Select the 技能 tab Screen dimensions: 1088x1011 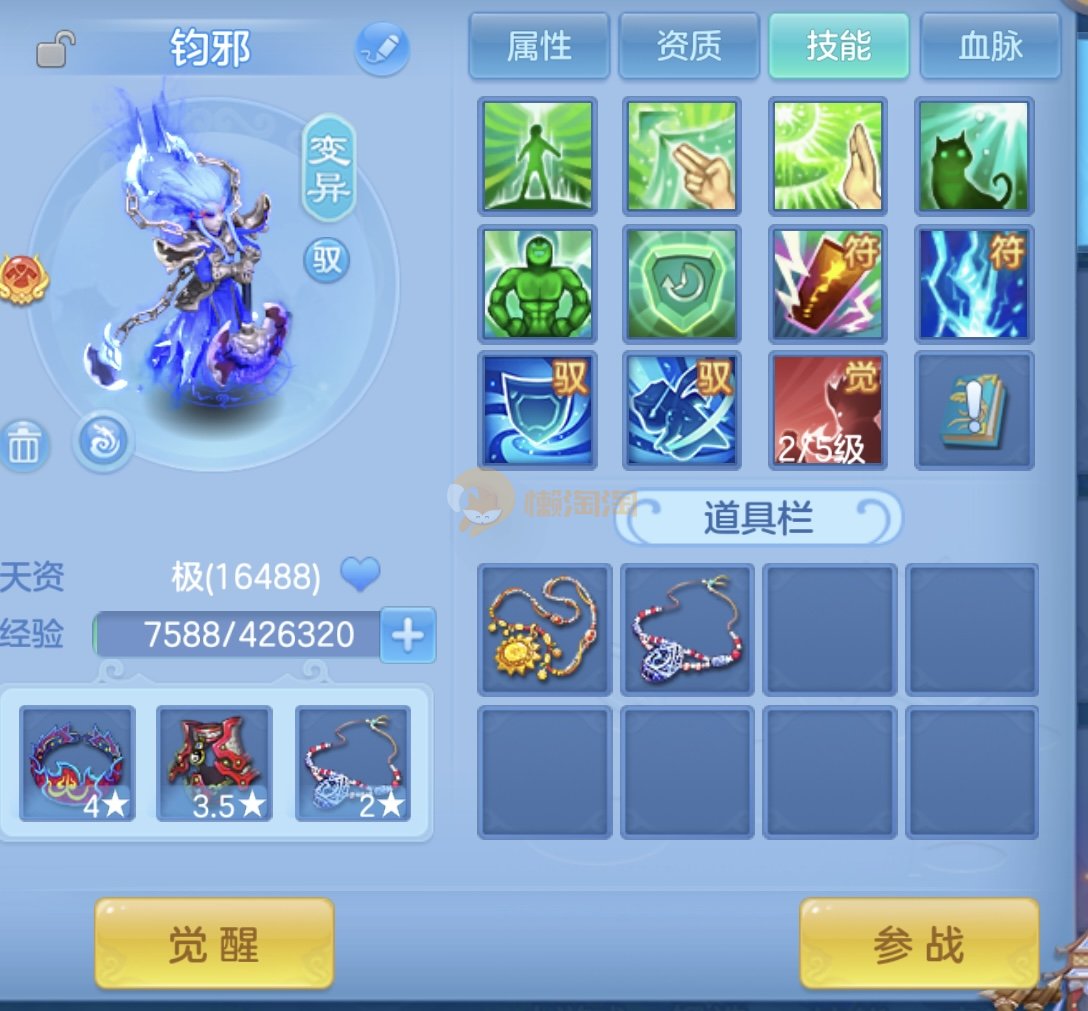pos(839,46)
